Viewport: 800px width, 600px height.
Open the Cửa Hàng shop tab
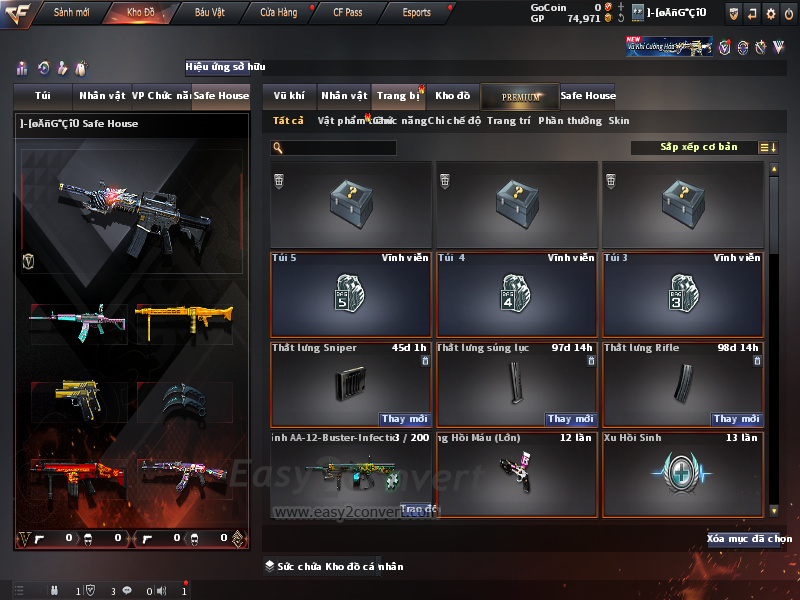pos(278,13)
